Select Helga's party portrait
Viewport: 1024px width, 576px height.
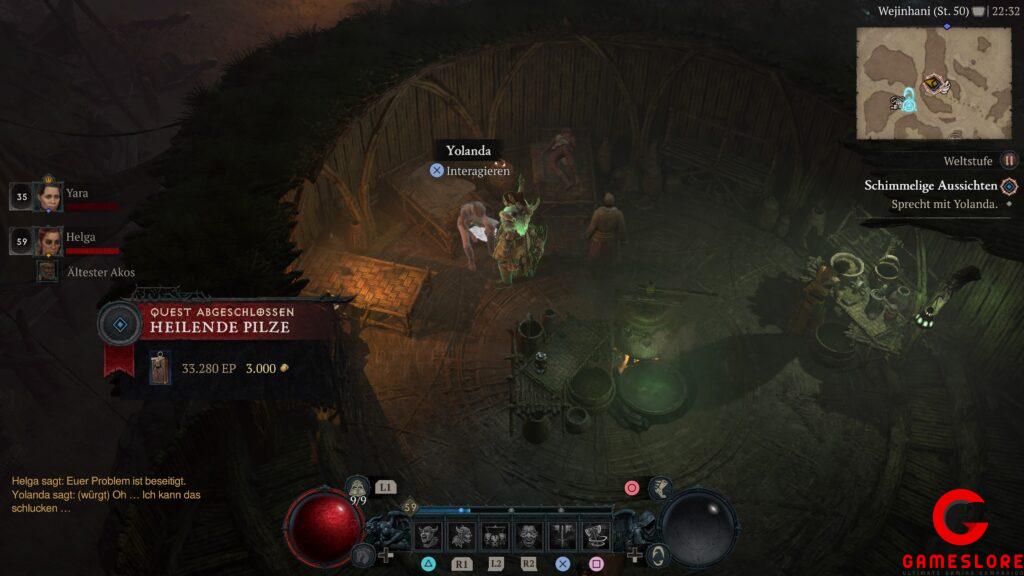pyautogui.click(x=48, y=241)
